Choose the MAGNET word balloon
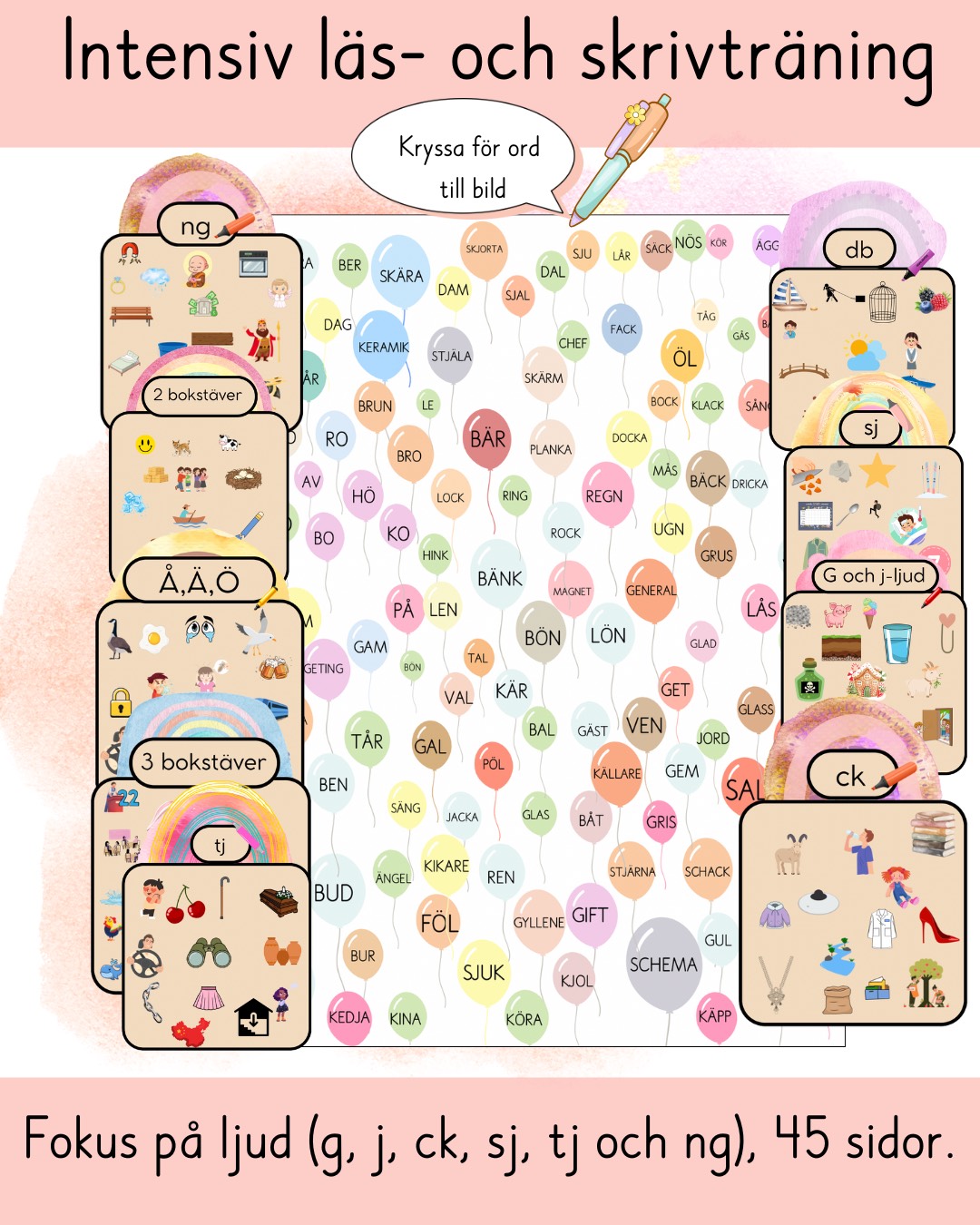 click(x=572, y=591)
